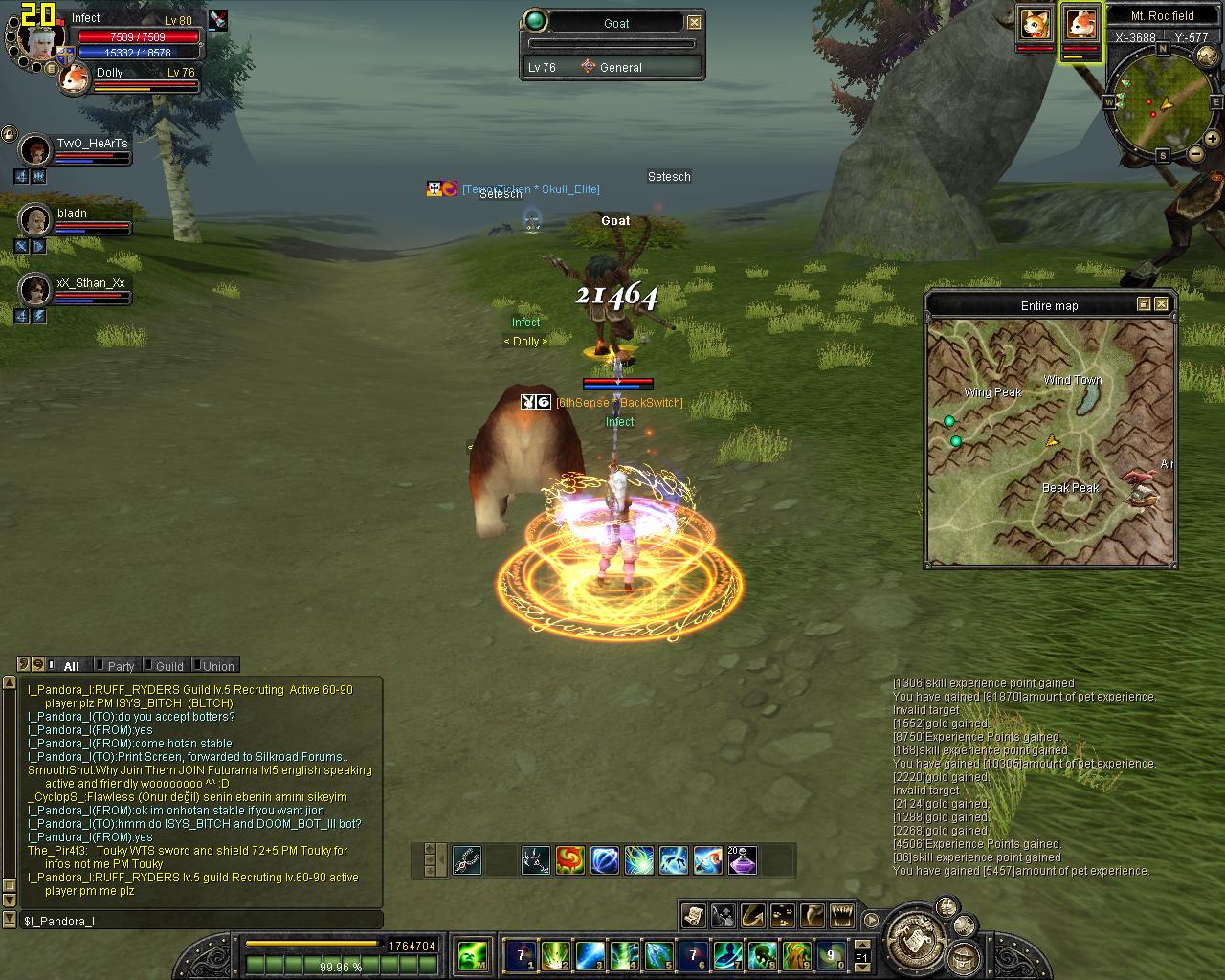
Task: Activate the ice bolt skill in slot 3
Action: [590, 956]
